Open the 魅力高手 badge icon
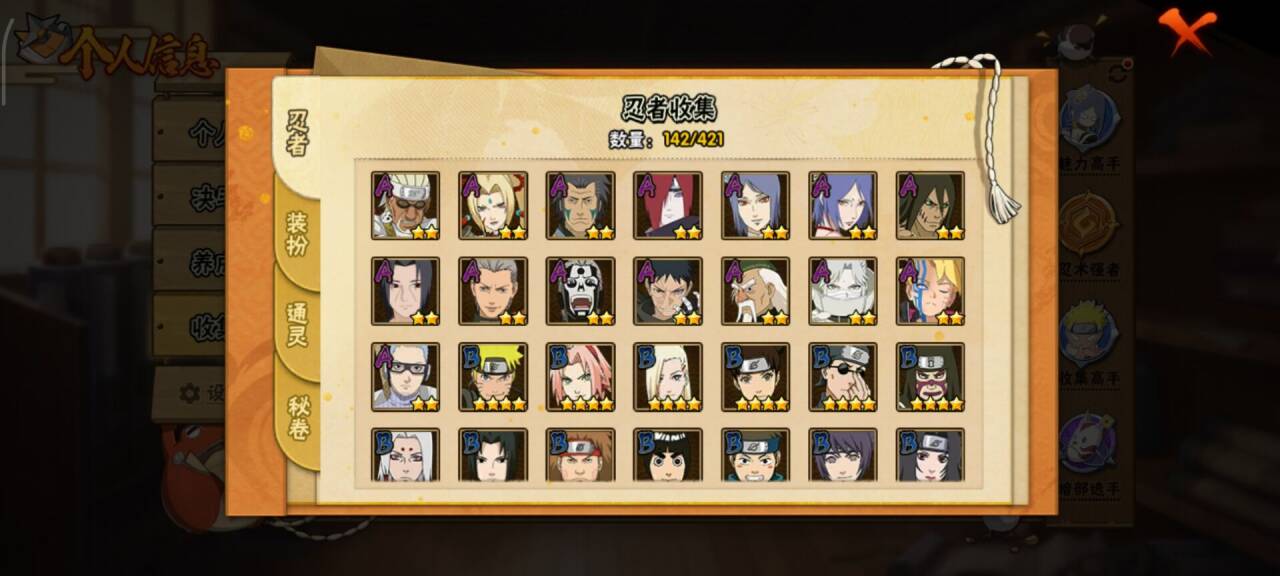Viewport: 1280px width, 576px height. pyautogui.click(x=1088, y=126)
